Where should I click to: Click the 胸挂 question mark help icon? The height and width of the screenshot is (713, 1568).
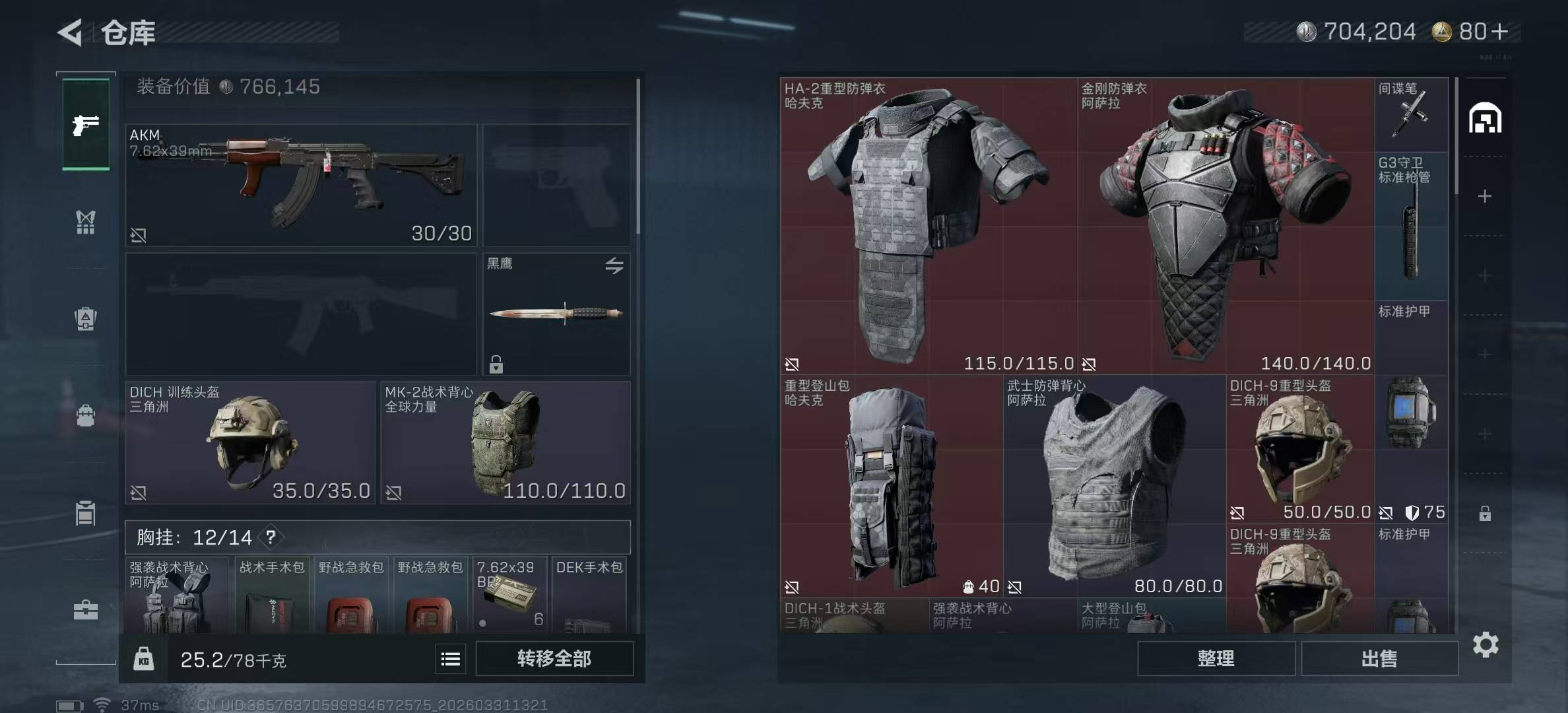pos(271,537)
